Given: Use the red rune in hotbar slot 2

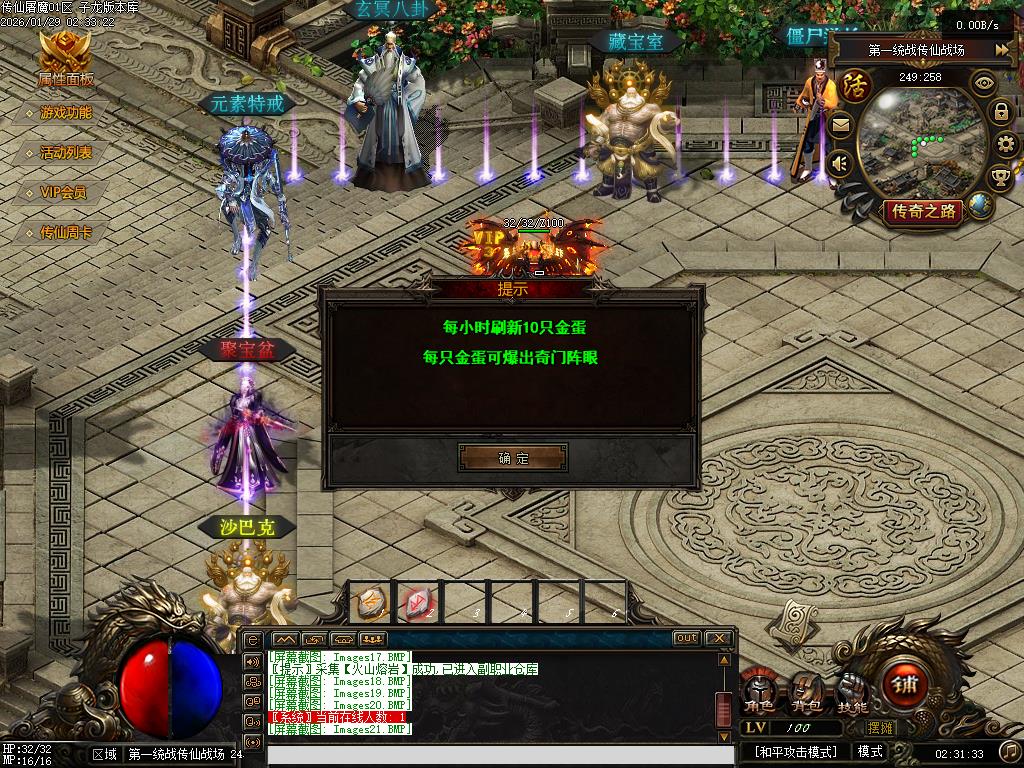Looking at the screenshot, I should [x=417, y=601].
